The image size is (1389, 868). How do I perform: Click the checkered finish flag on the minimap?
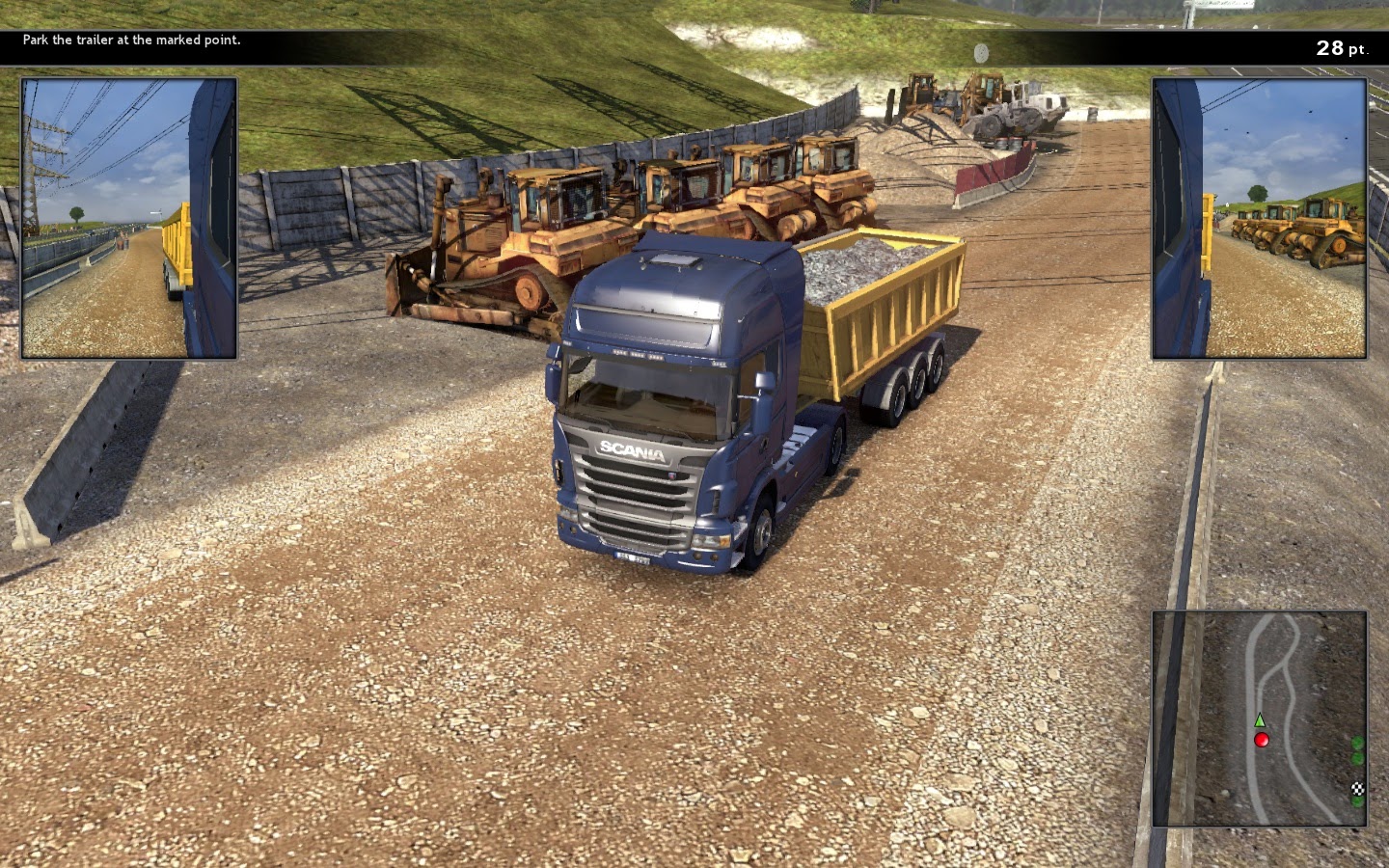(x=1358, y=789)
